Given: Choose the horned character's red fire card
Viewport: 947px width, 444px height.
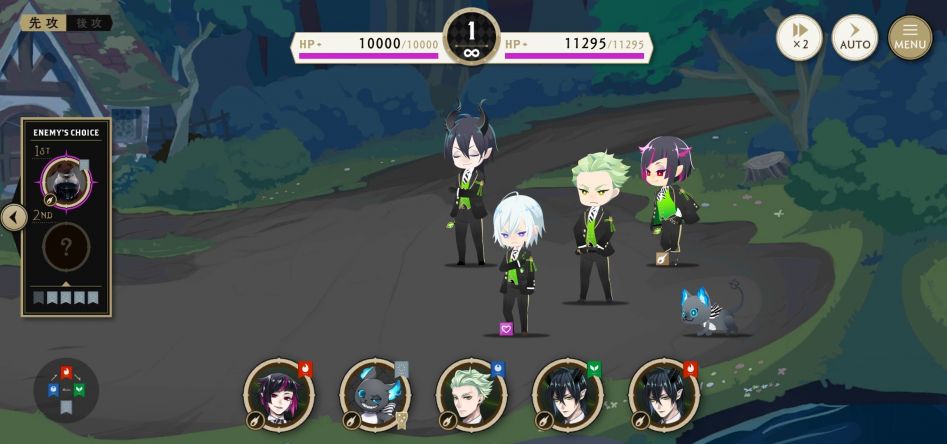Looking at the screenshot, I should [662, 395].
